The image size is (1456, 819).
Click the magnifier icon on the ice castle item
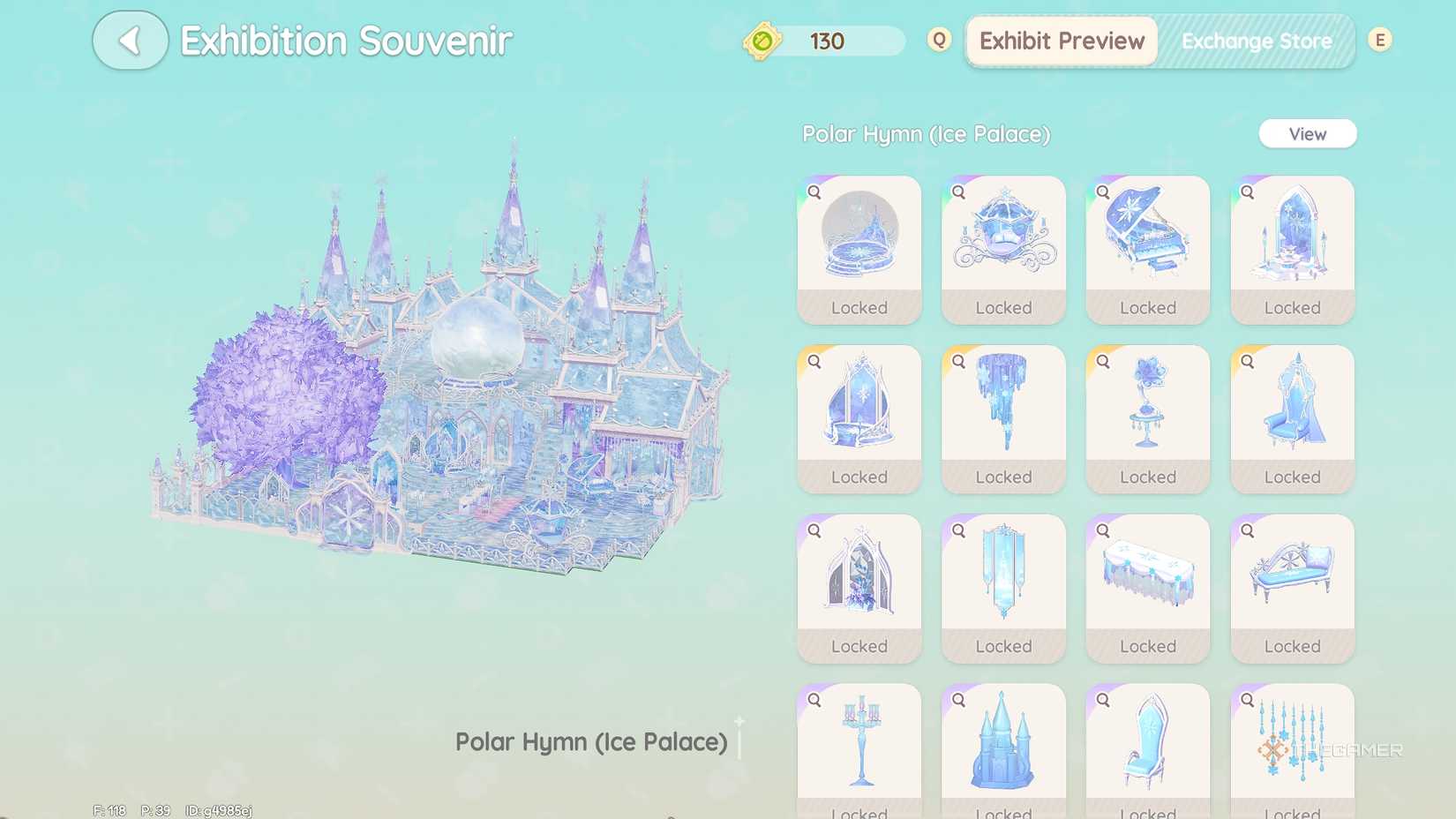point(958,699)
